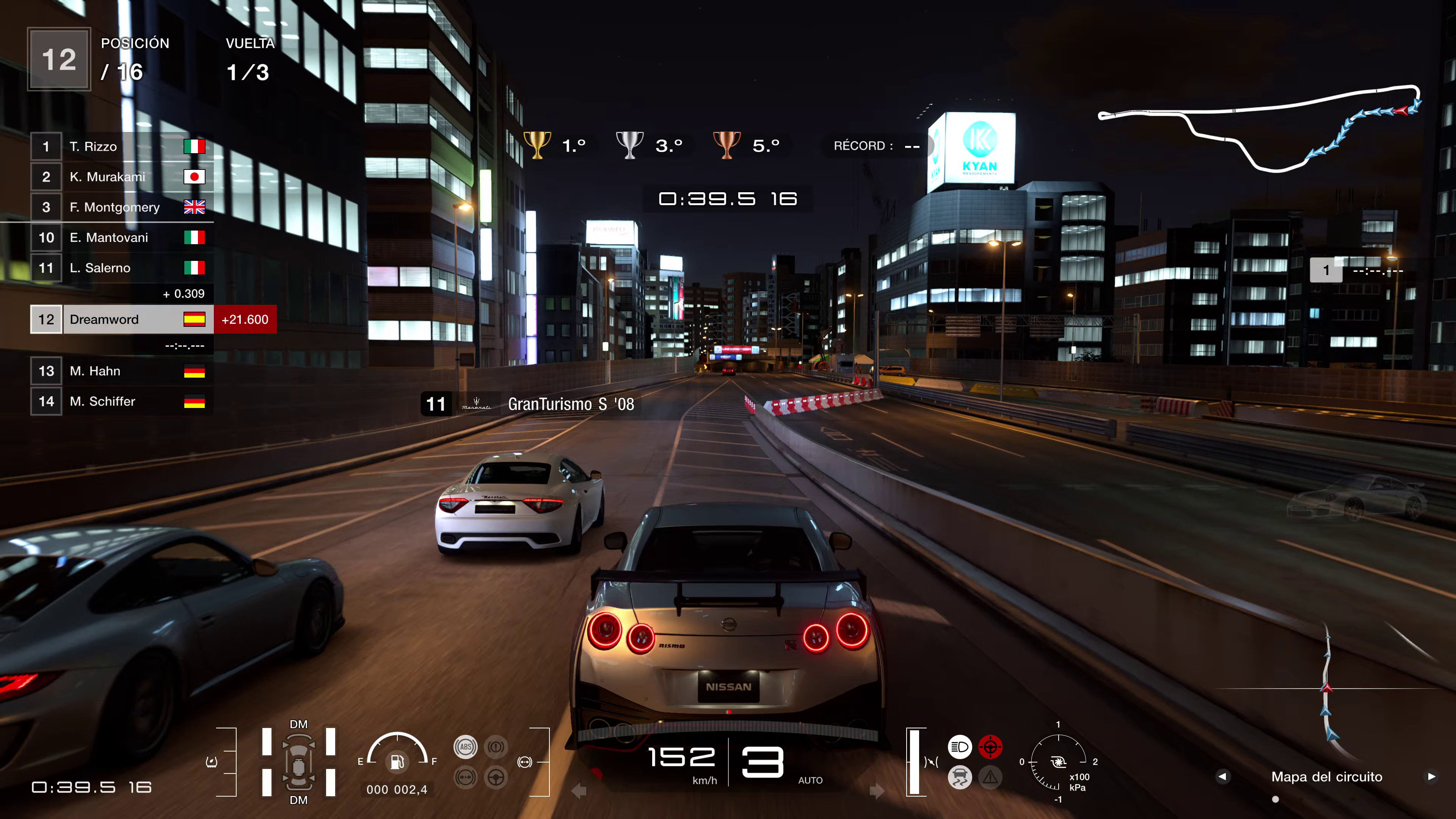Click the gold trophy target icon

pos(538,145)
